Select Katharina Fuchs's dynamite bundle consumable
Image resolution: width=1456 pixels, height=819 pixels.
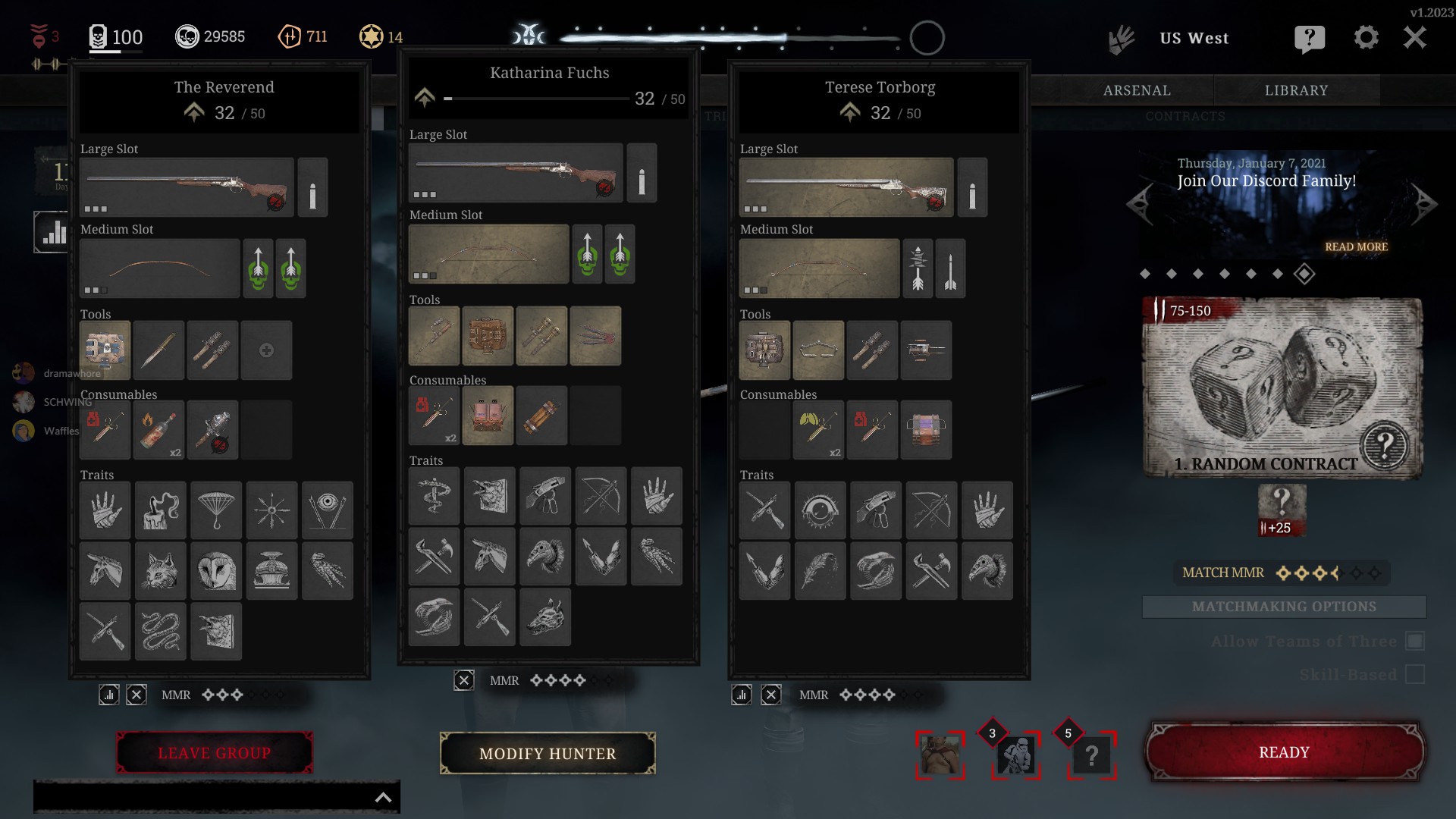point(541,416)
